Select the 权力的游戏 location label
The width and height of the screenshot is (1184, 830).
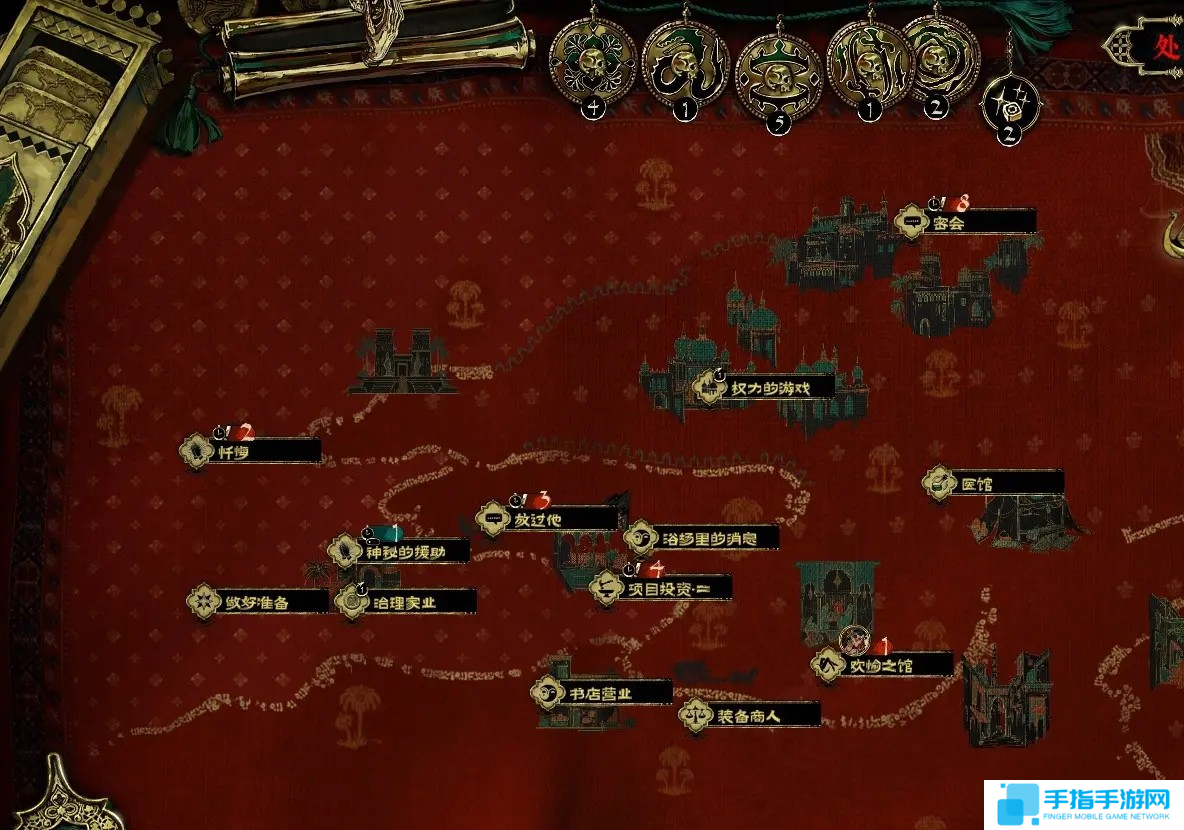pos(767,388)
